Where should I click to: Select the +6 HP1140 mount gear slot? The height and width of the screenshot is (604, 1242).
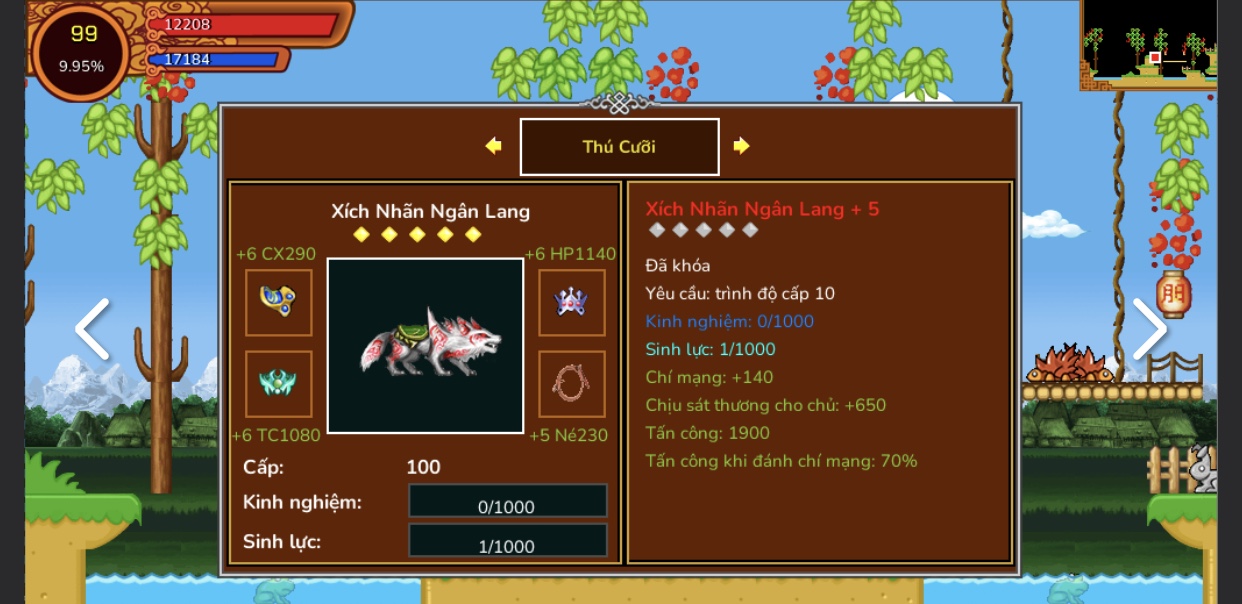[571, 302]
